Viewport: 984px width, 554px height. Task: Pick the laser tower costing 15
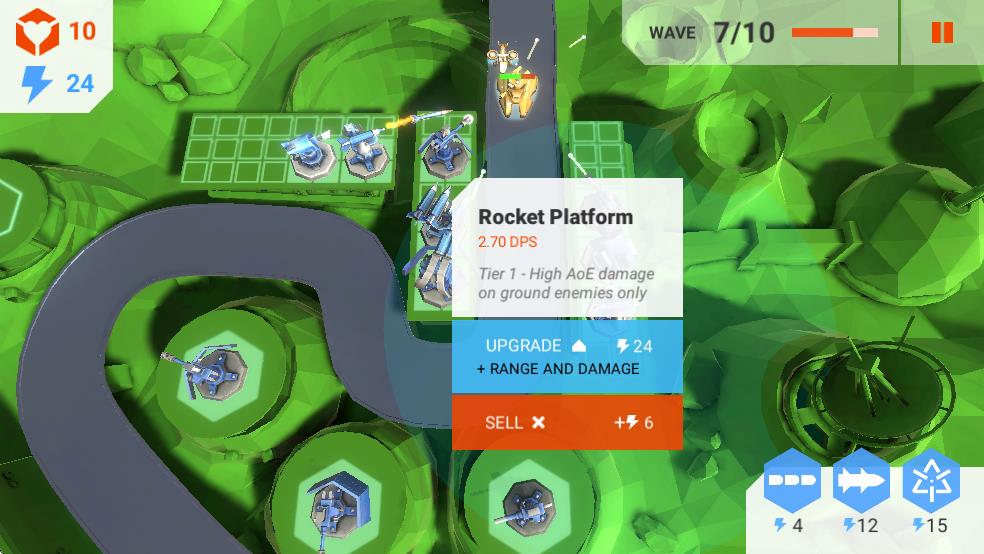click(x=931, y=483)
